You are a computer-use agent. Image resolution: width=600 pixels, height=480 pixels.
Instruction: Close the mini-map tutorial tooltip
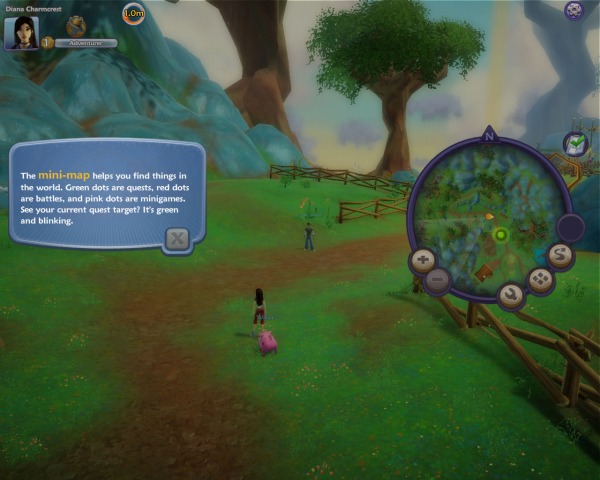(176, 238)
